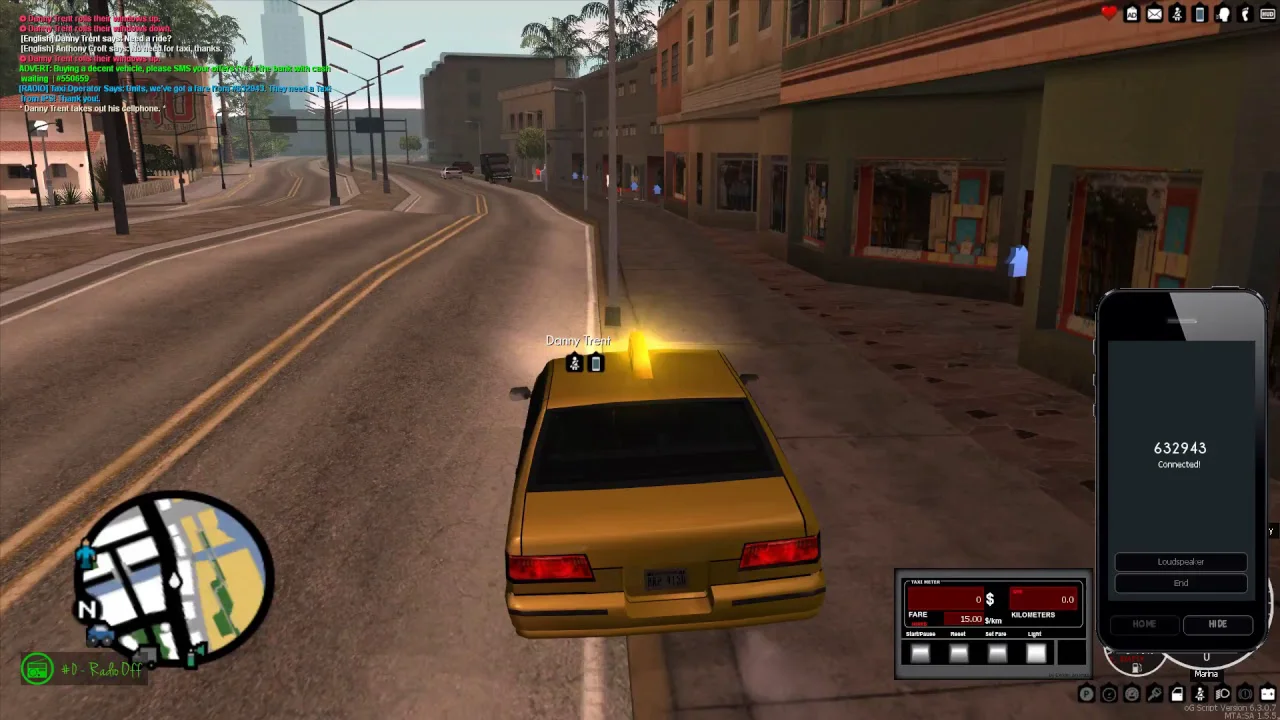The image size is (1280, 720).
Task: Open the envelope messages icon
Action: click(1154, 14)
